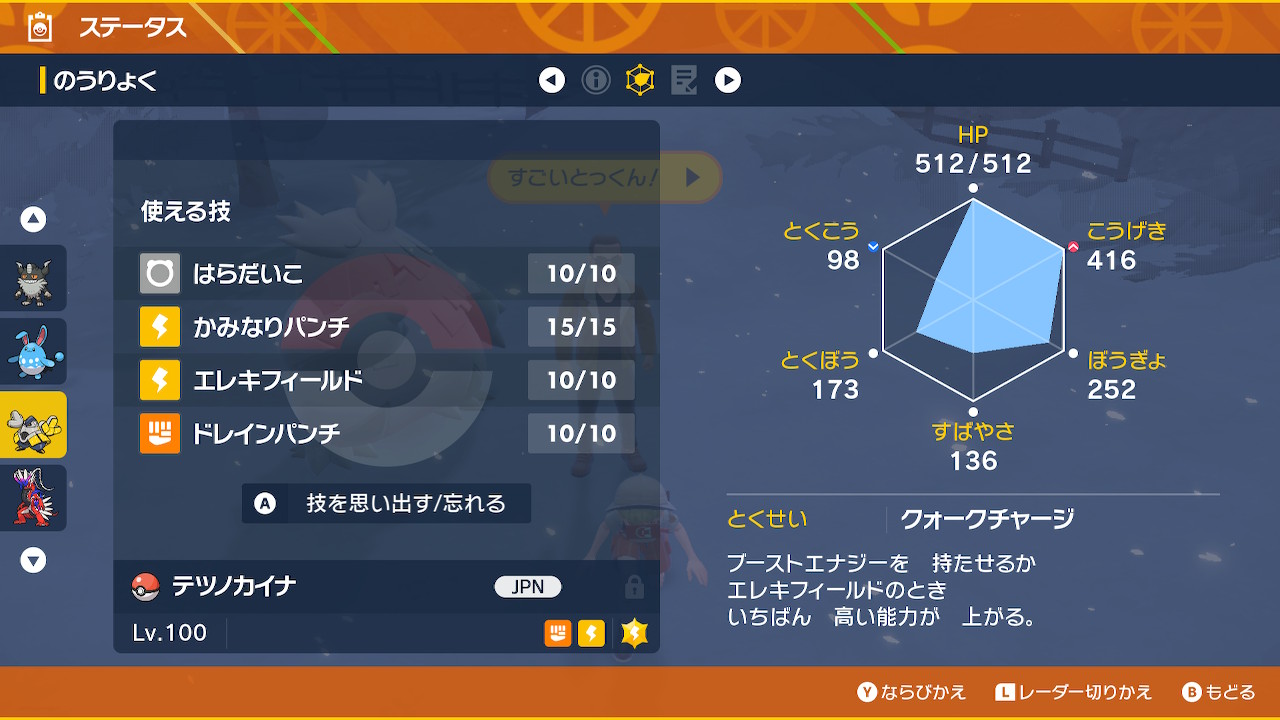Click the Normal-type icon beside はらだいこ
This screenshot has height=720, width=1280.
[160, 272]
